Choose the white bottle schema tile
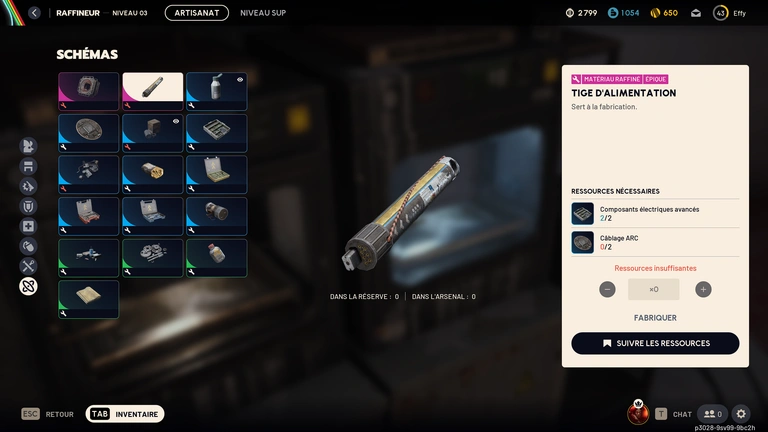Image resolution: width=768 pixels, height=432 pixels. pyautogui.click(x=216, y=90)
